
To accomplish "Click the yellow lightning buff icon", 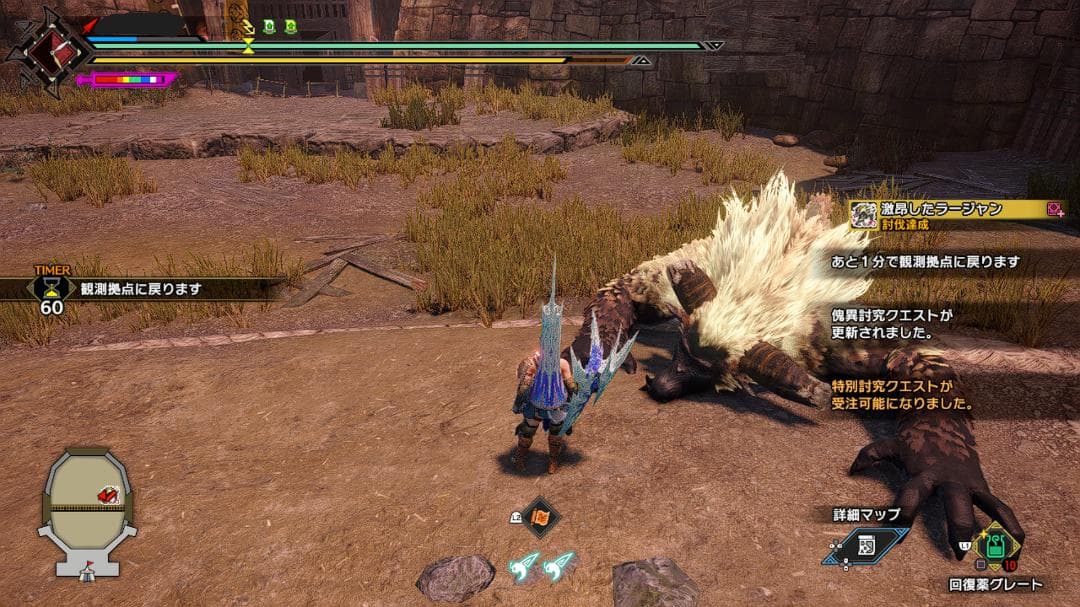I will click(x=248, y=26).
